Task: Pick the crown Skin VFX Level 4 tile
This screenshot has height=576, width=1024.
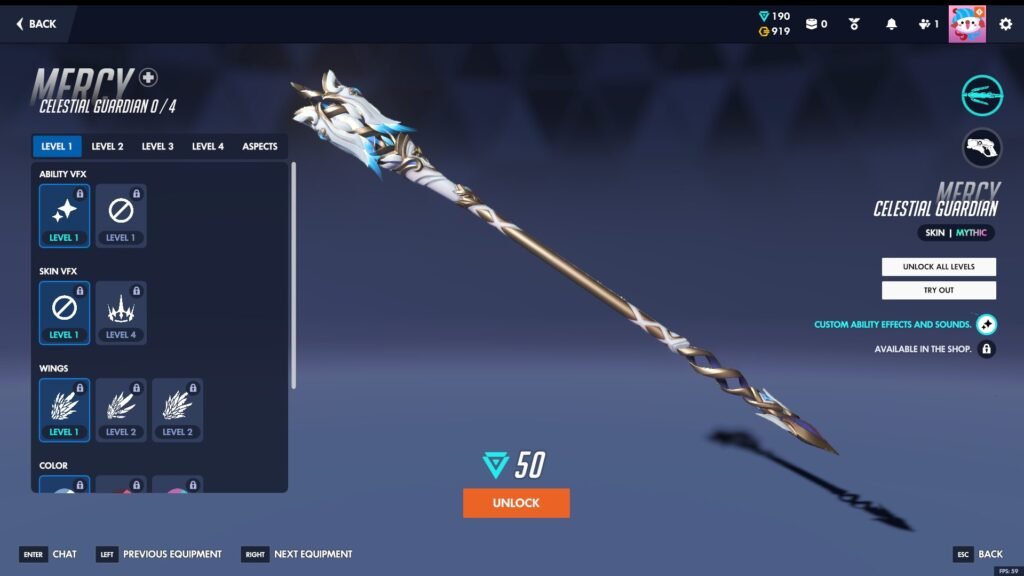Action: point(121,312)
